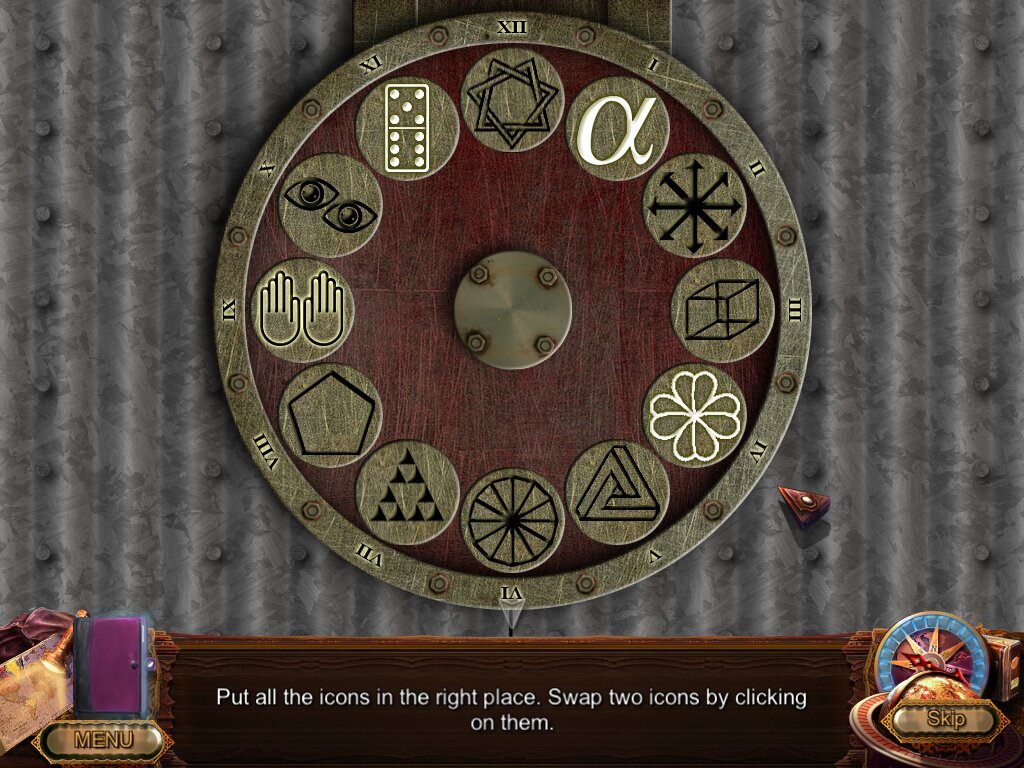The height and width of the screenshot is (768, 1024).
Task: Select the domino icon tile
Action: [x=407, y=130]
